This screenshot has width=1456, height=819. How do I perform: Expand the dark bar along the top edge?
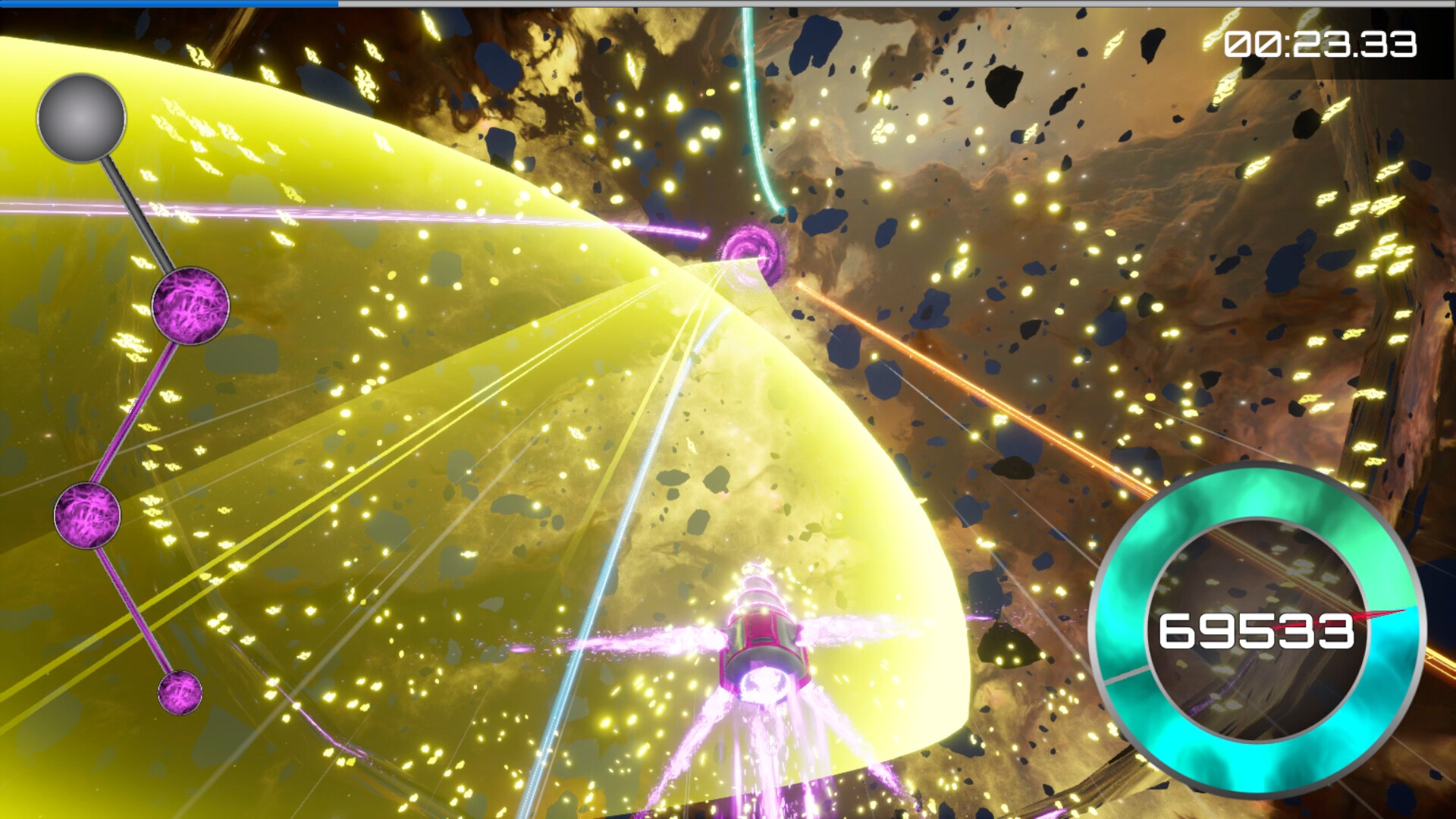[x=910, y=6]
